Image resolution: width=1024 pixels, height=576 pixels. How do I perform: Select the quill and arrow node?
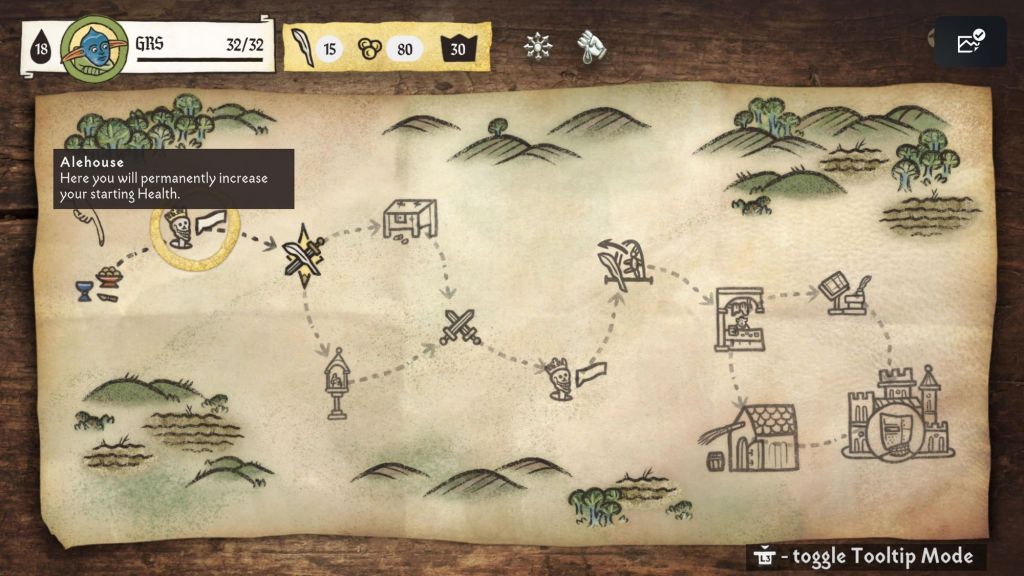pos(623,264)
